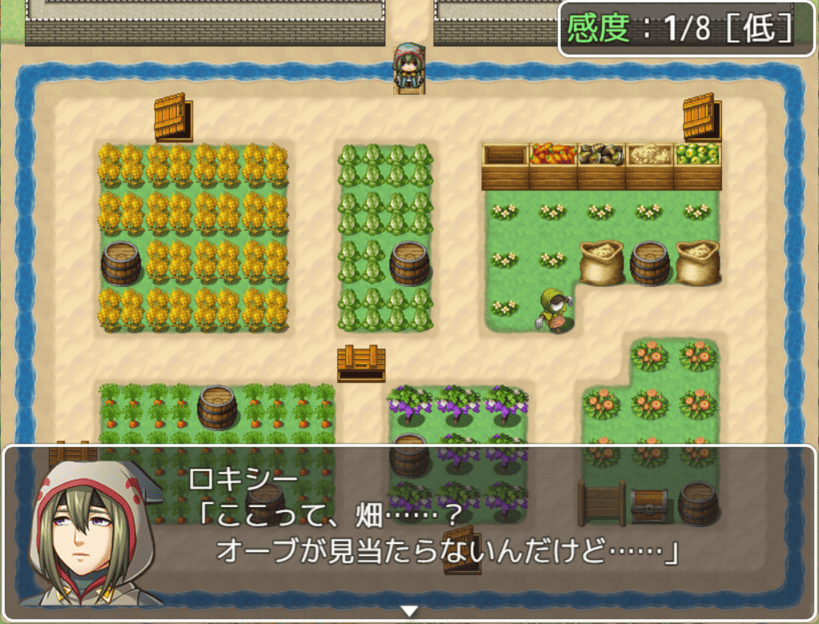819x624 pixels.
Task: Advance dialogue with the white down arrow
Action: (x=409, y=610)
